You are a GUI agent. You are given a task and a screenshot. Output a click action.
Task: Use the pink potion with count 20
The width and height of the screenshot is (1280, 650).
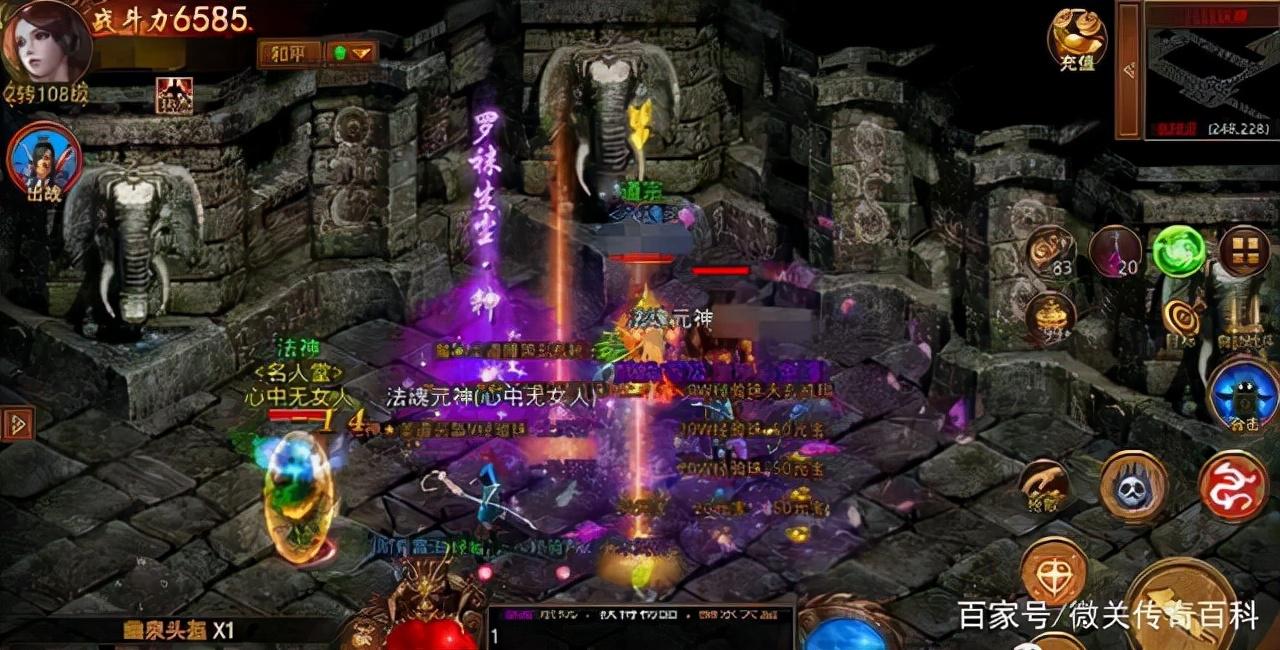point(1115,250)
